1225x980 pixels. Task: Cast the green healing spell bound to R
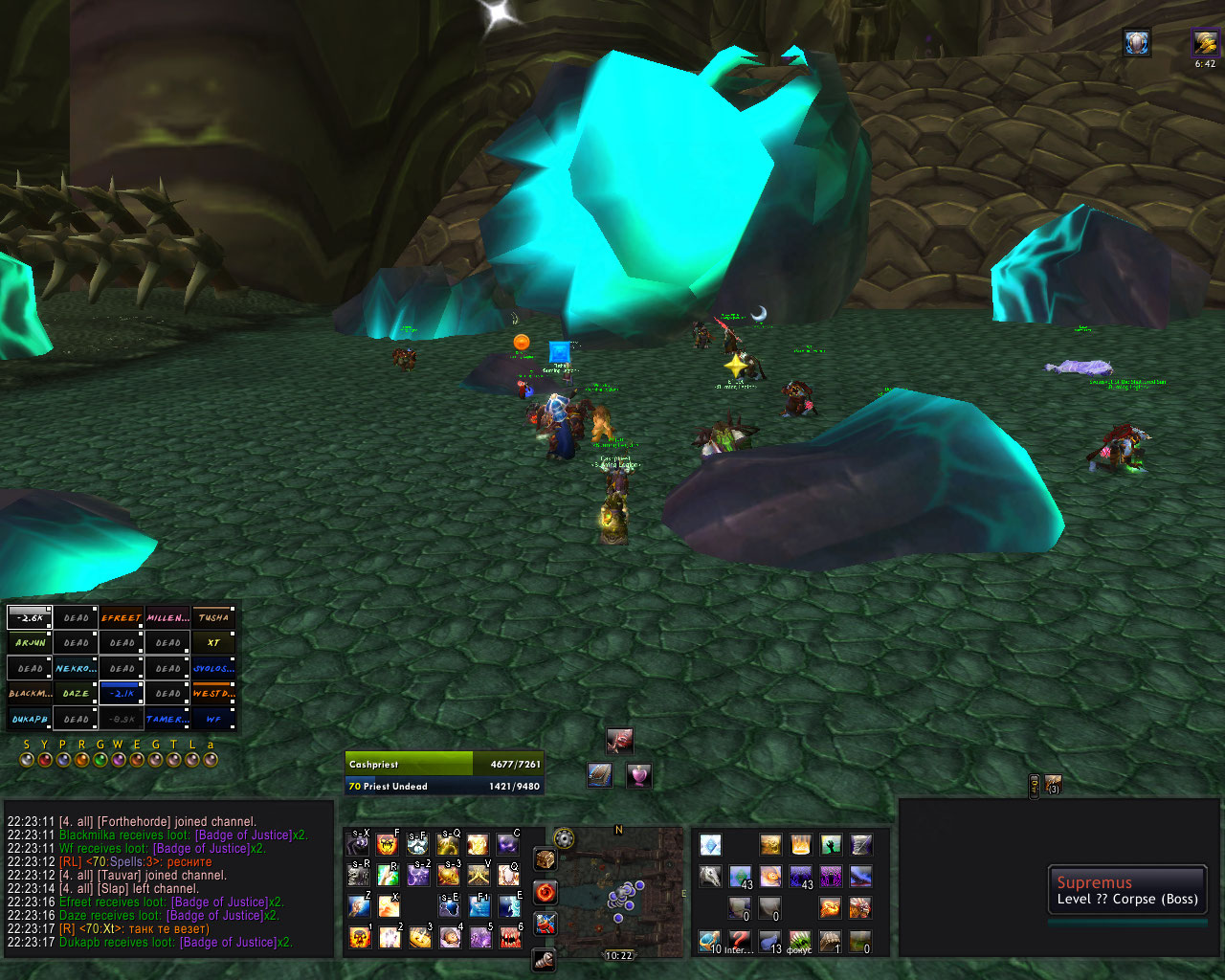(388, 874)
